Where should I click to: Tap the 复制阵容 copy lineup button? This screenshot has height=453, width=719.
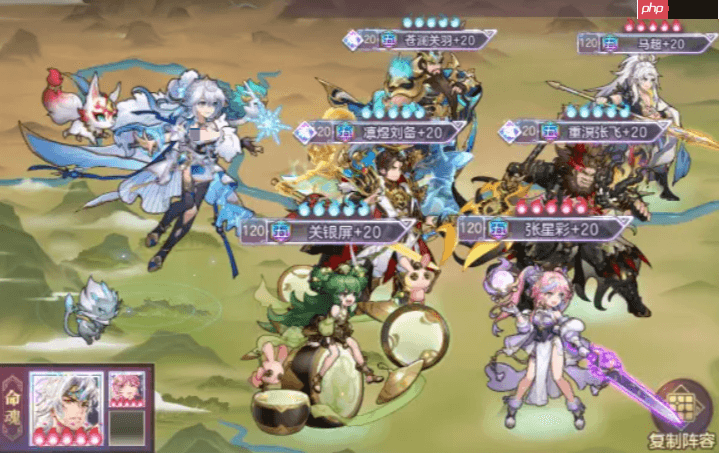click(x=684, y=412)
